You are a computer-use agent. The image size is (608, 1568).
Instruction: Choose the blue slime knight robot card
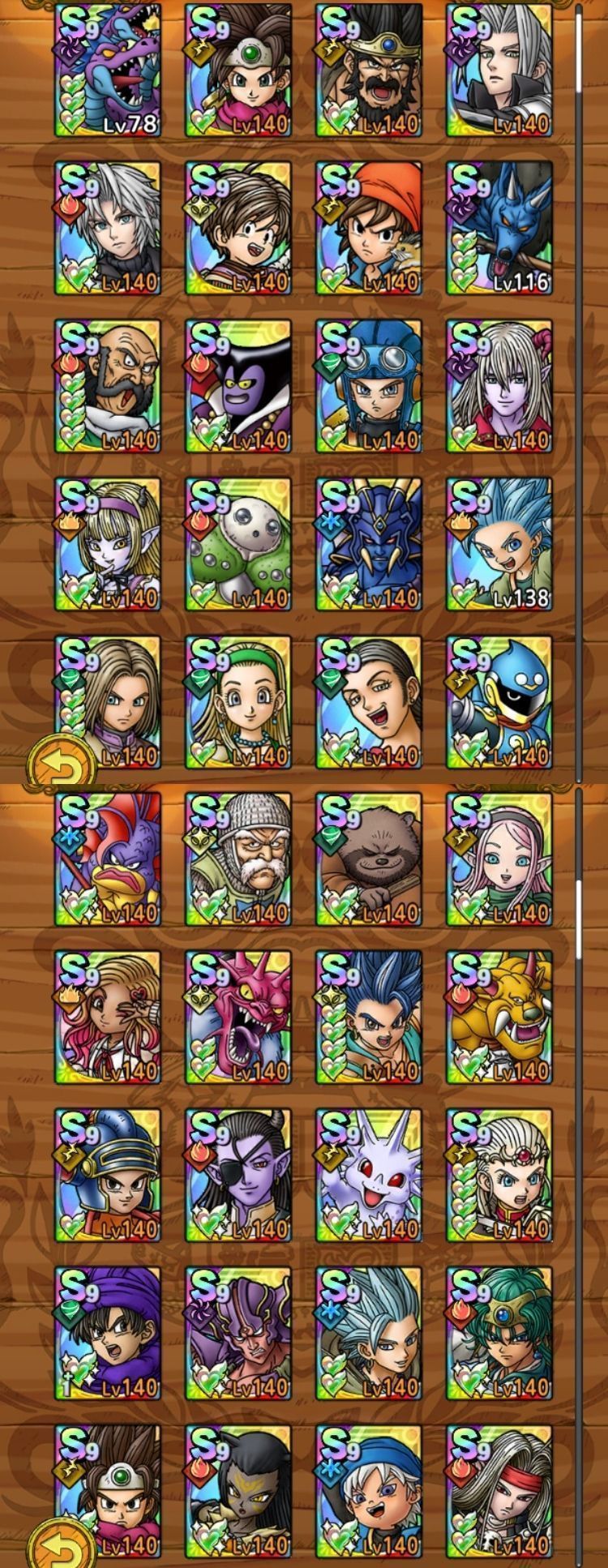[x=499, y=703]
